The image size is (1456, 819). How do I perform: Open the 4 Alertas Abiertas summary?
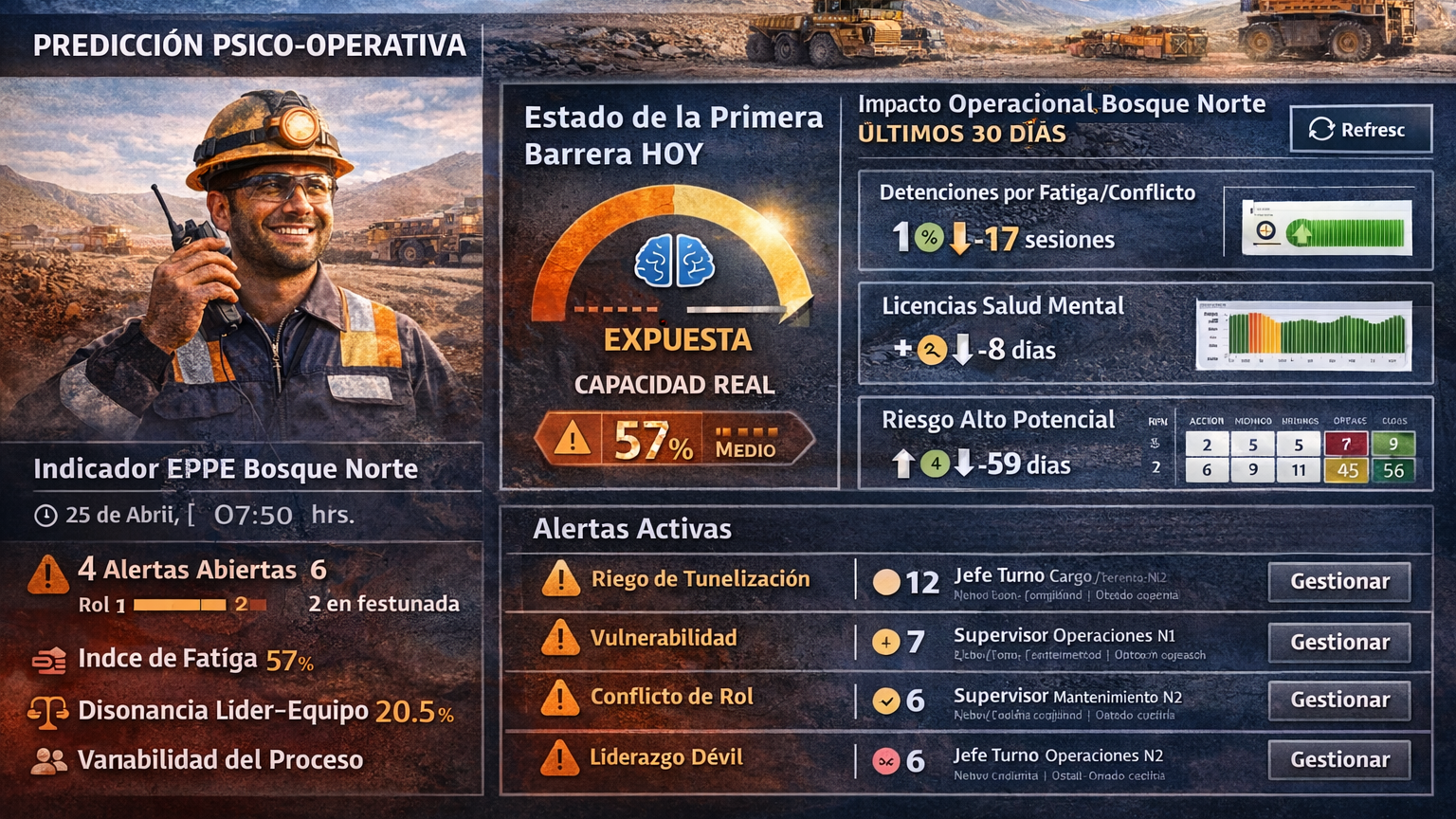click(x=187, y=570)
